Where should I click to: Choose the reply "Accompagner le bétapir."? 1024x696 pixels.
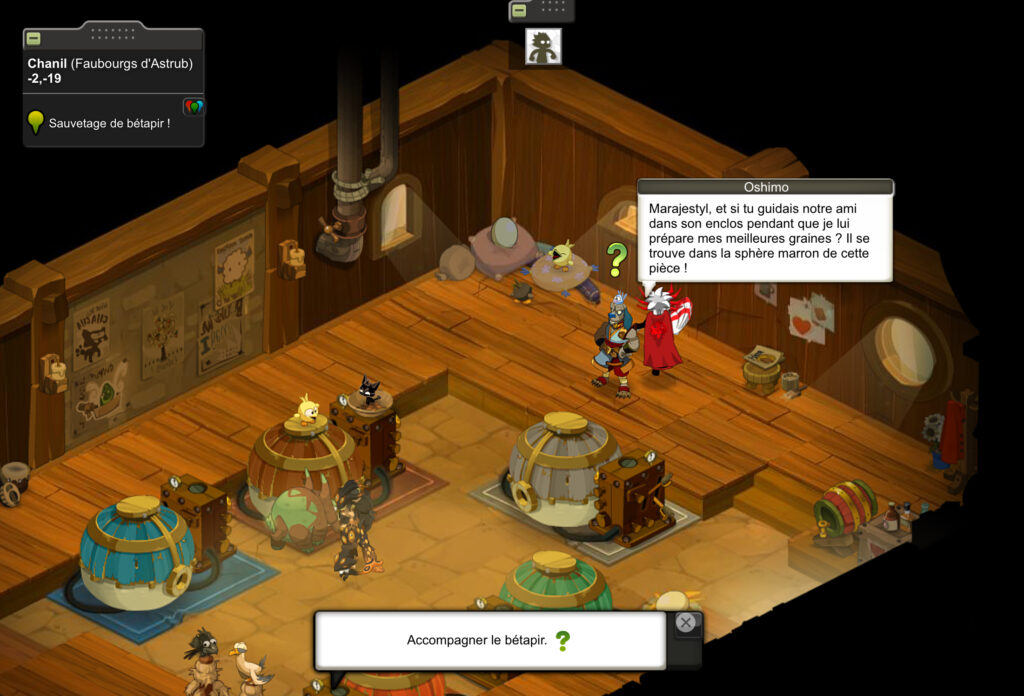pos(477,640)
